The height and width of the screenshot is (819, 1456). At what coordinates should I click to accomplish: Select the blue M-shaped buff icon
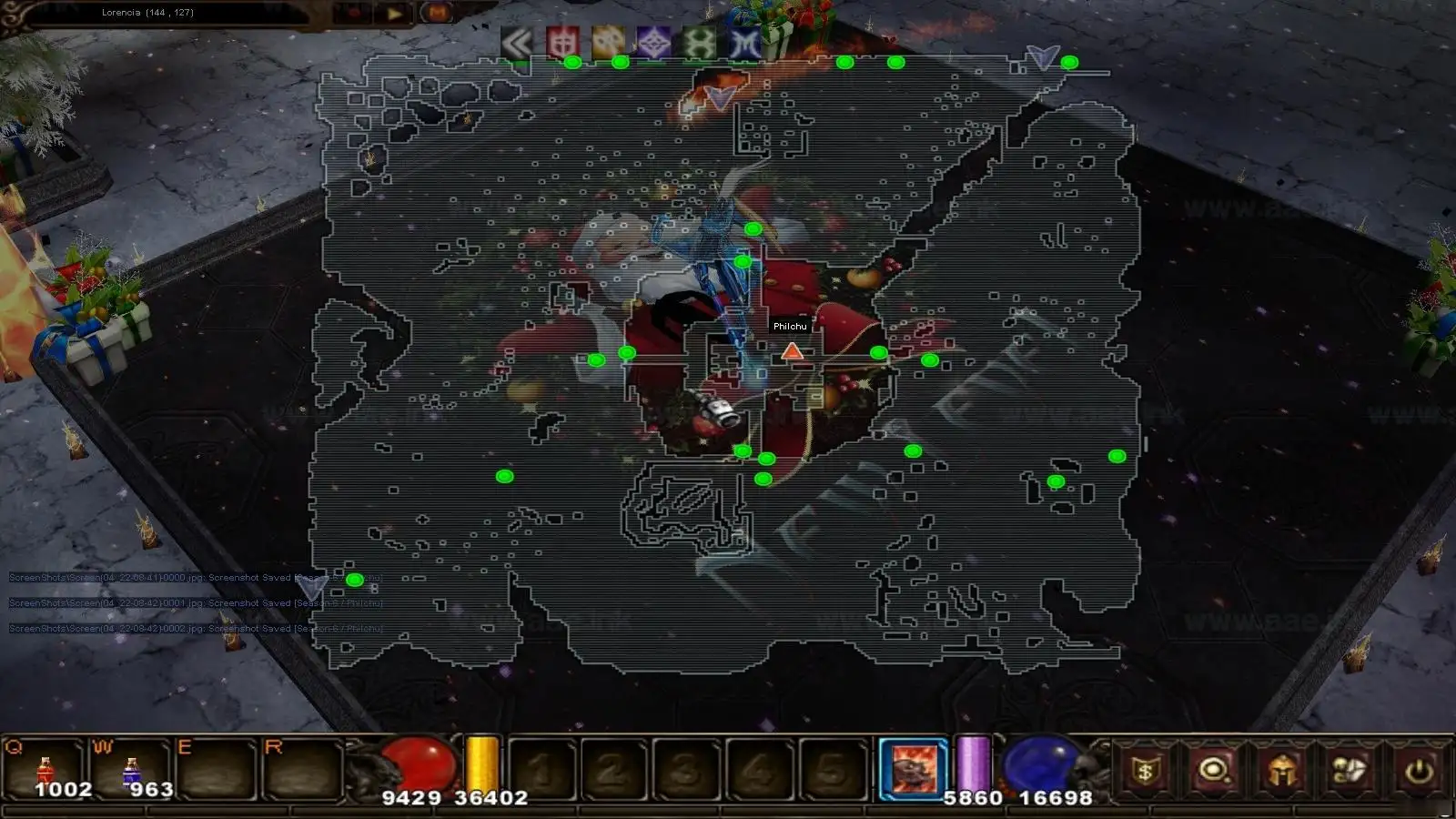coord(745,43)
